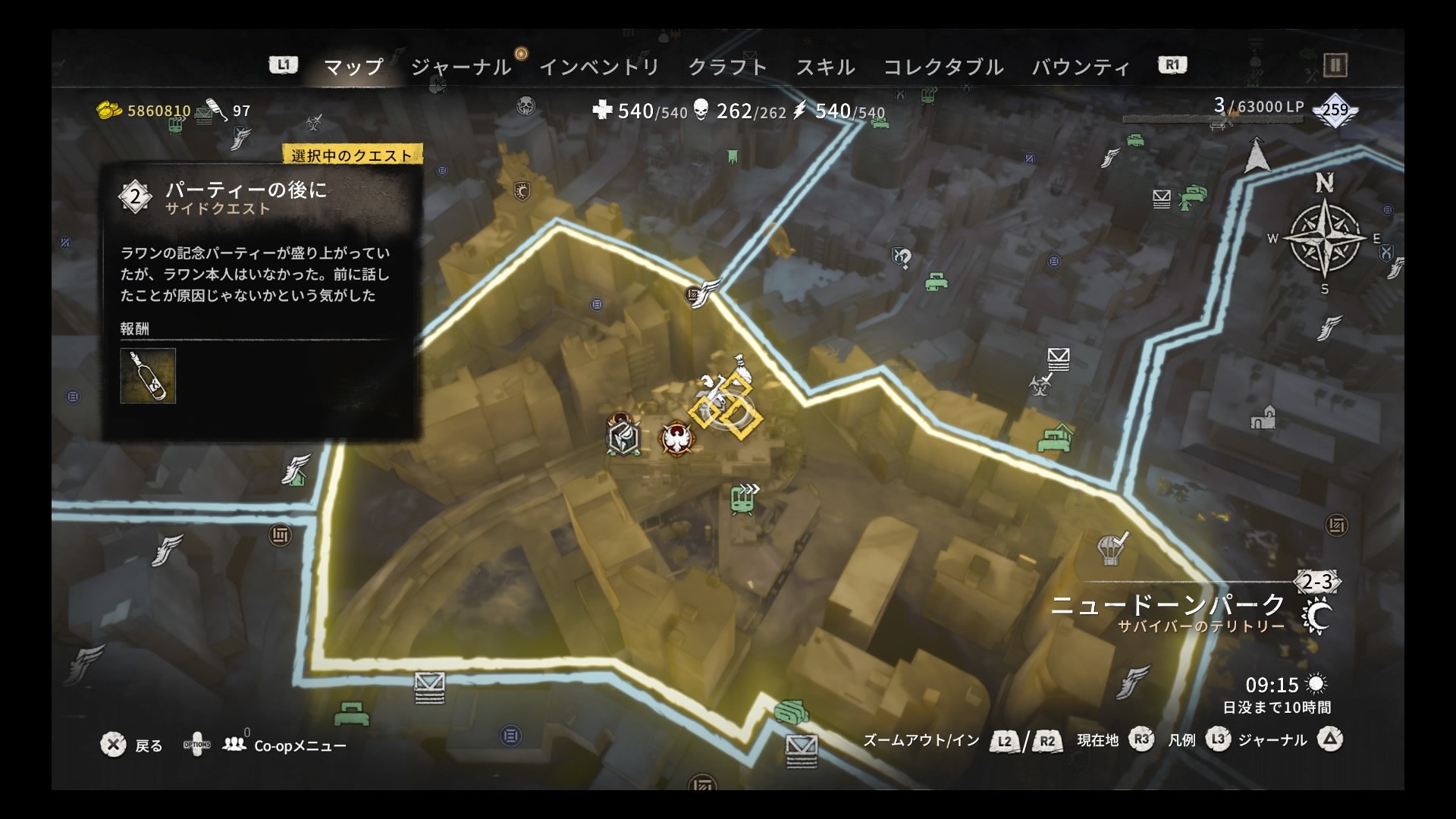This screenshot has height=819, width=1456.
Task: Select the パーティーの後に side quest entry
Action: (246, 197)
